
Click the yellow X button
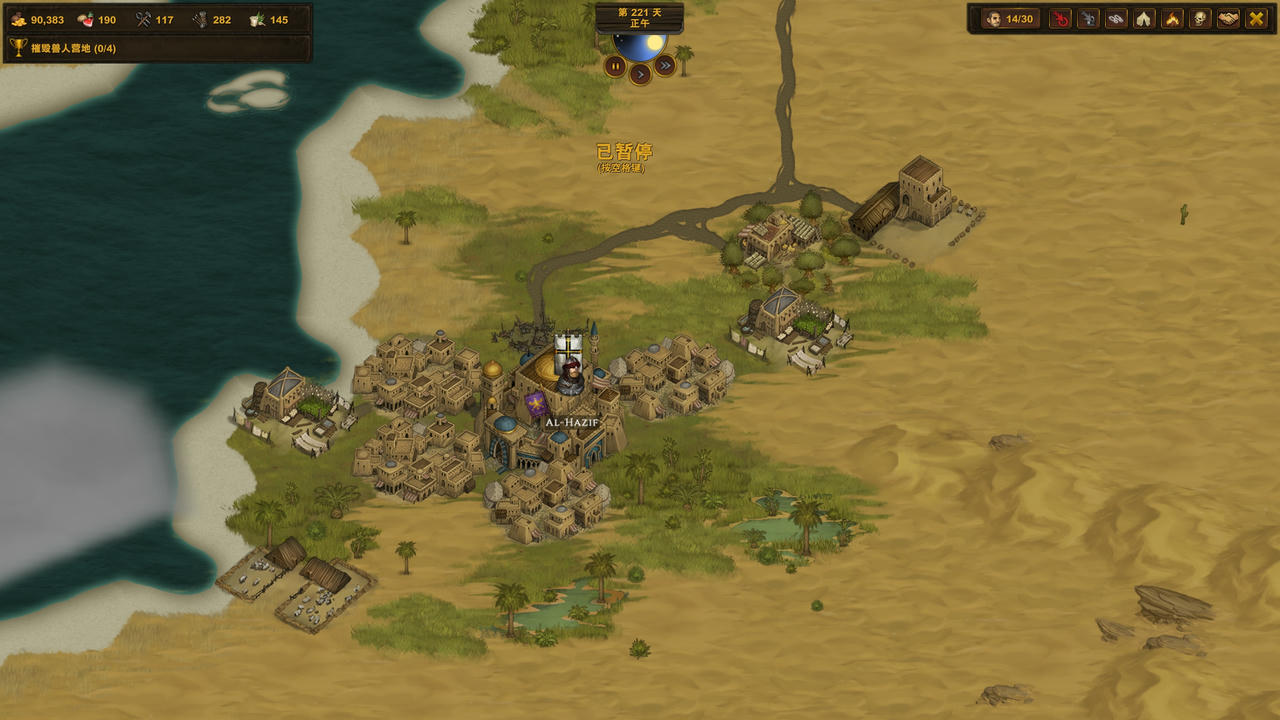[x=1256, y=19]
